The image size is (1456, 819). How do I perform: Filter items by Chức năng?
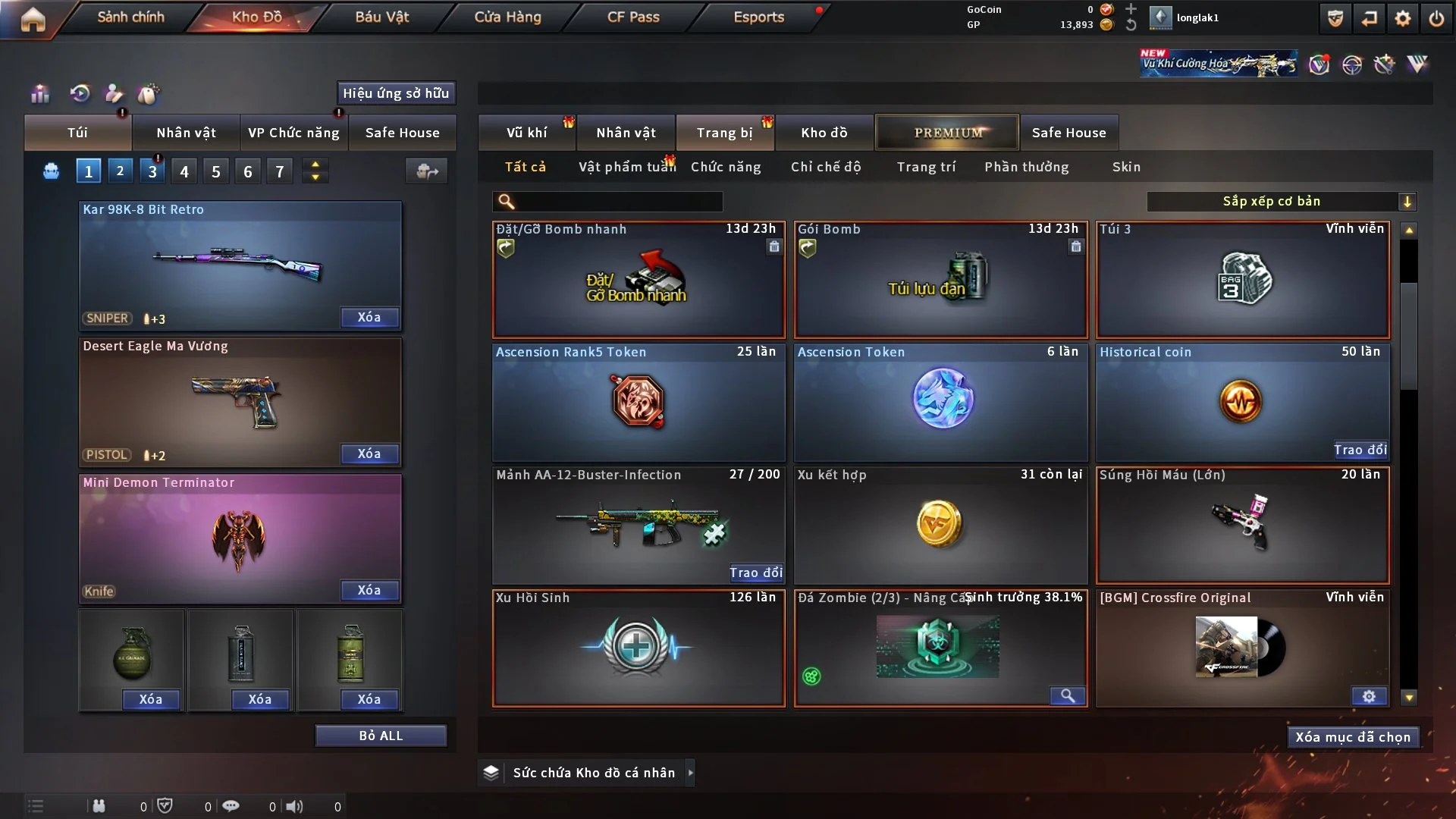click(726, 167)
